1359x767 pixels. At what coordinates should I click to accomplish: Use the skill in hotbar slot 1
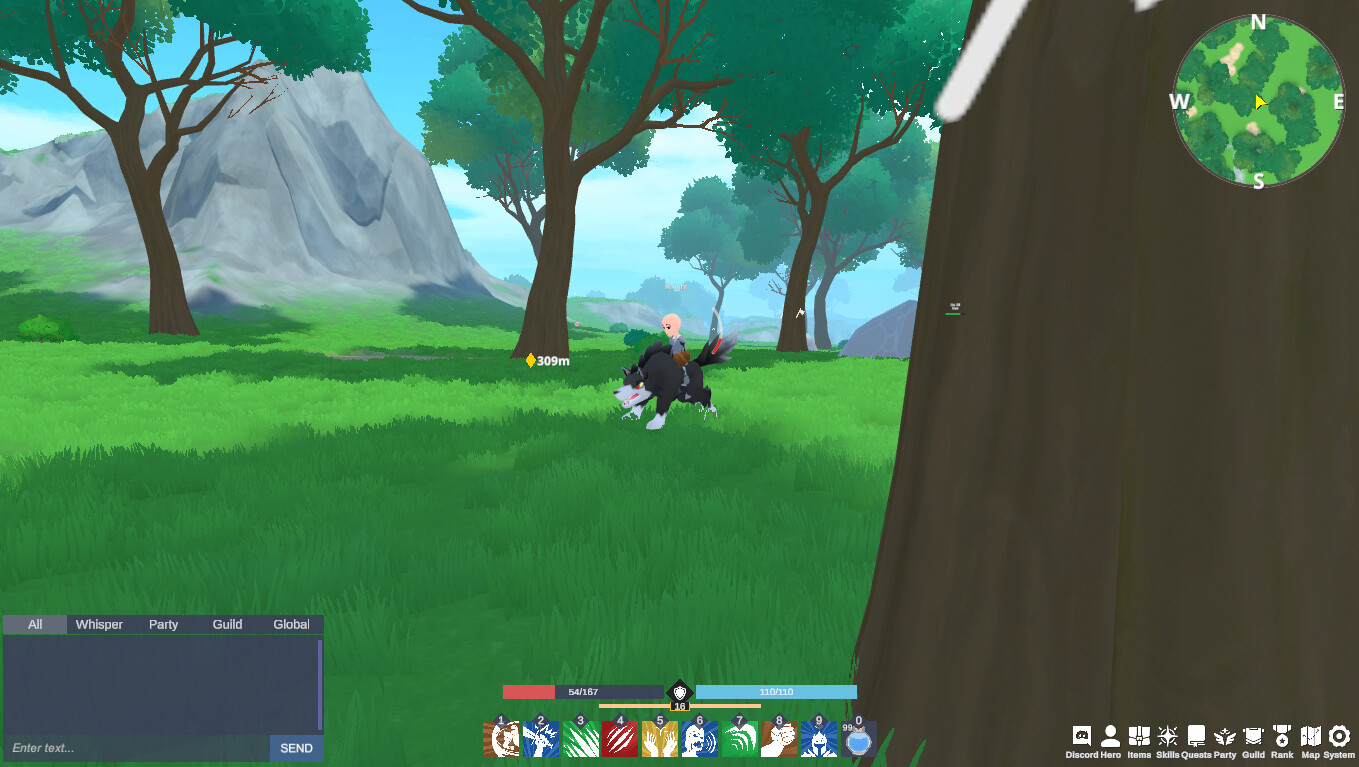coord(501,740)
